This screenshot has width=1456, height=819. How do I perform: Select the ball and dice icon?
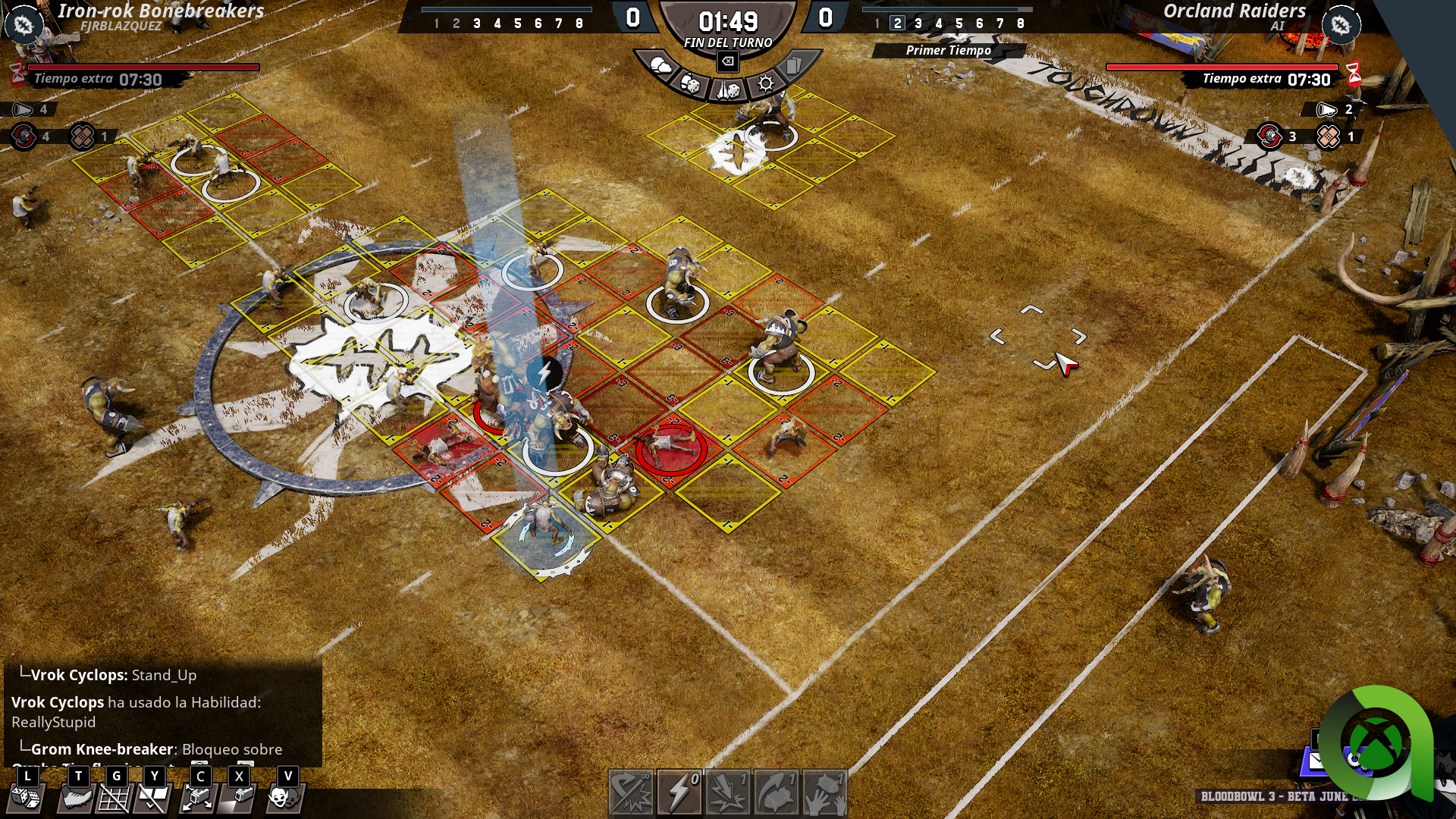click(690, 83)
